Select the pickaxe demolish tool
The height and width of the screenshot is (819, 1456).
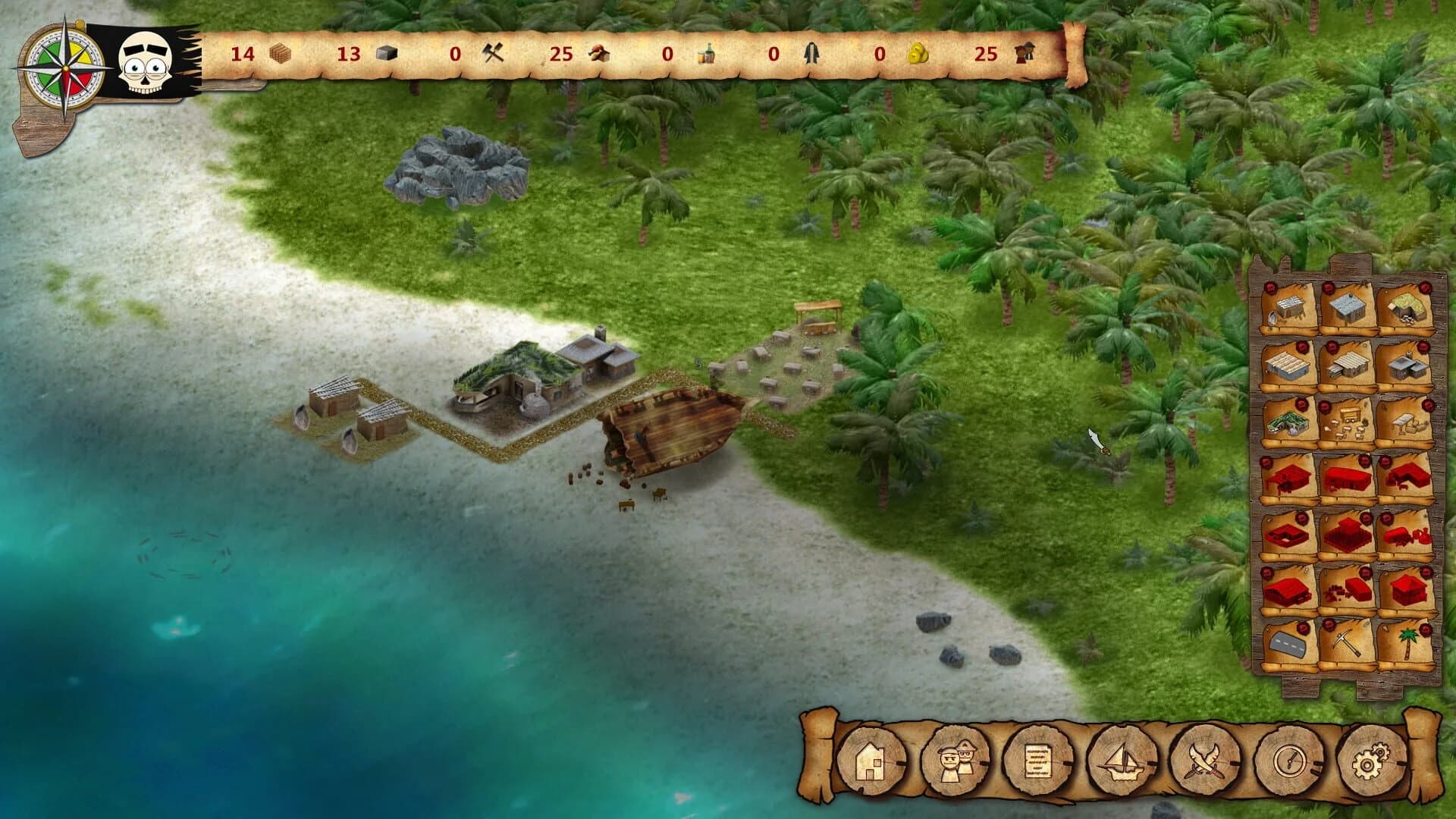pos(1348,643)
